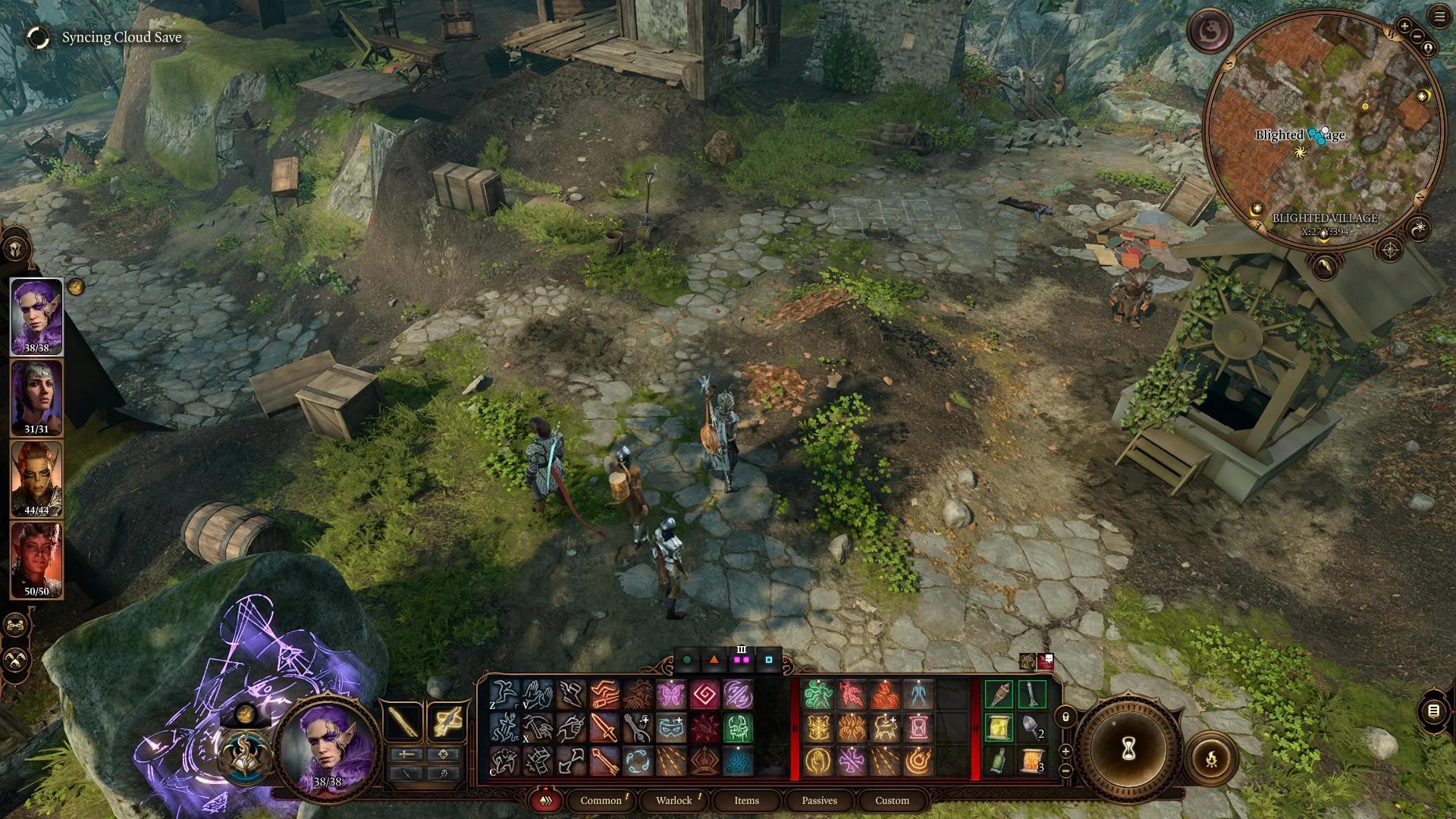Select the first purple-haired party portrait
Image resolution: width=1456 pixels, height=819 pixels.
click(x=36, y=316)
